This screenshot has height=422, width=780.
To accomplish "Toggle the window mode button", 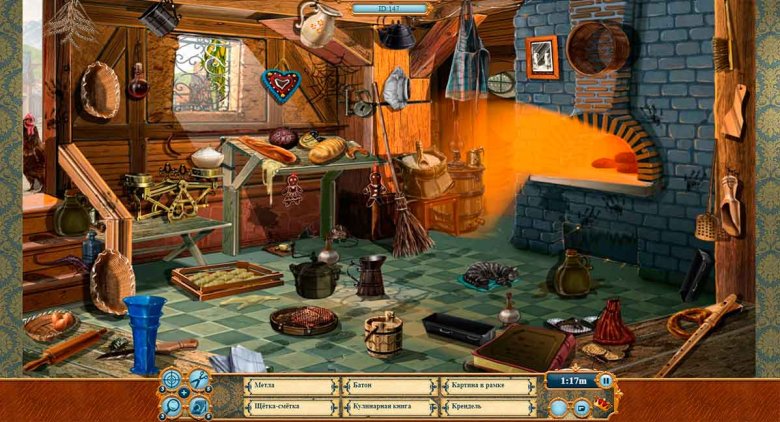I will (581, 407).
